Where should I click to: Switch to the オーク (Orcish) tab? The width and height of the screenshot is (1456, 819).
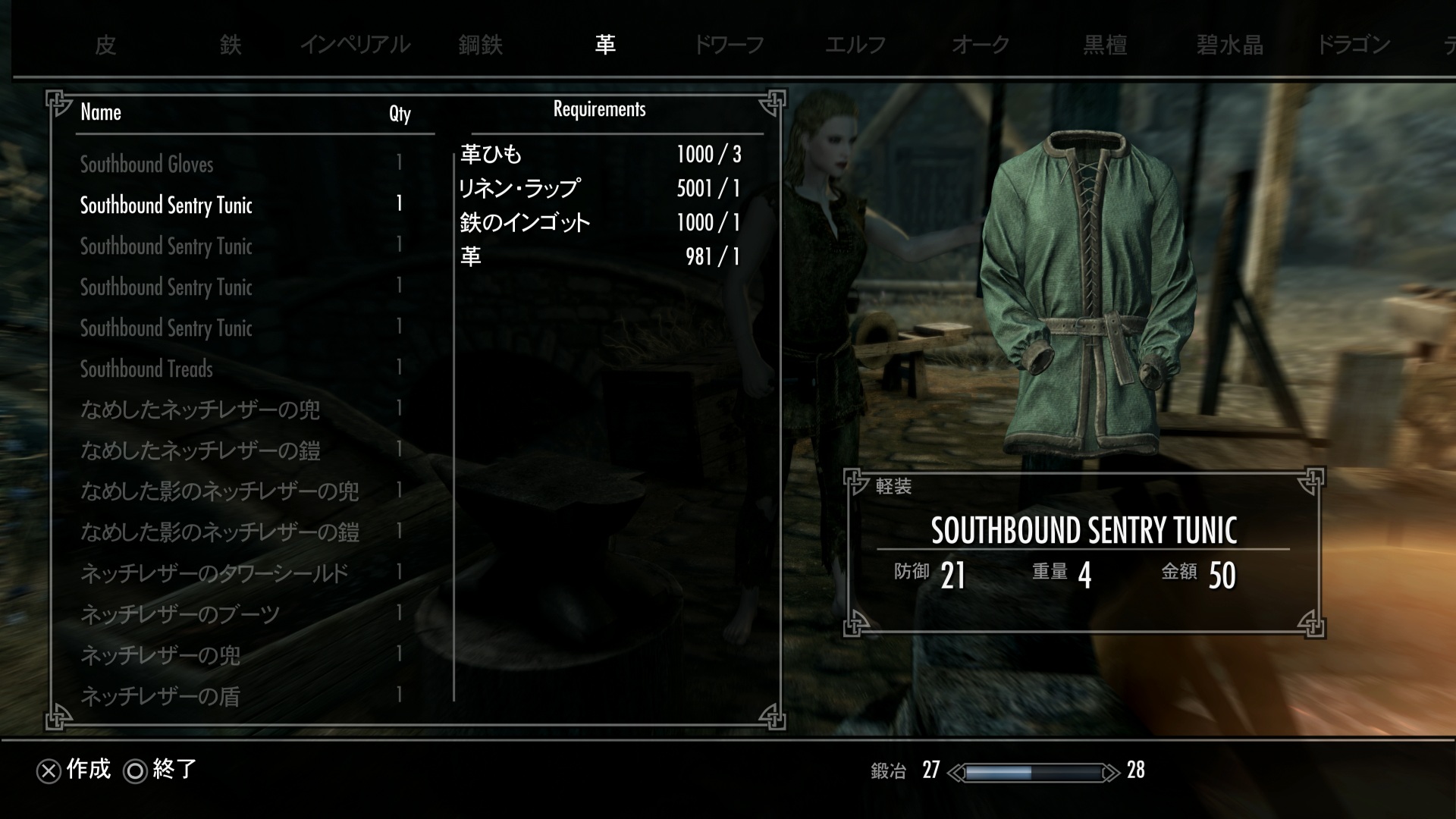[980, 45]
